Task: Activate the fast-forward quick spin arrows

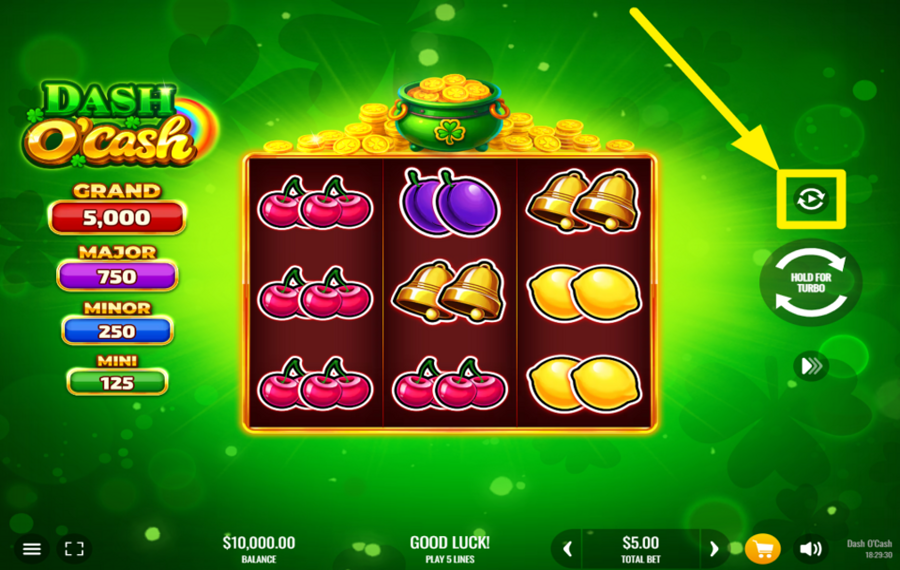Action: point(811,366)
